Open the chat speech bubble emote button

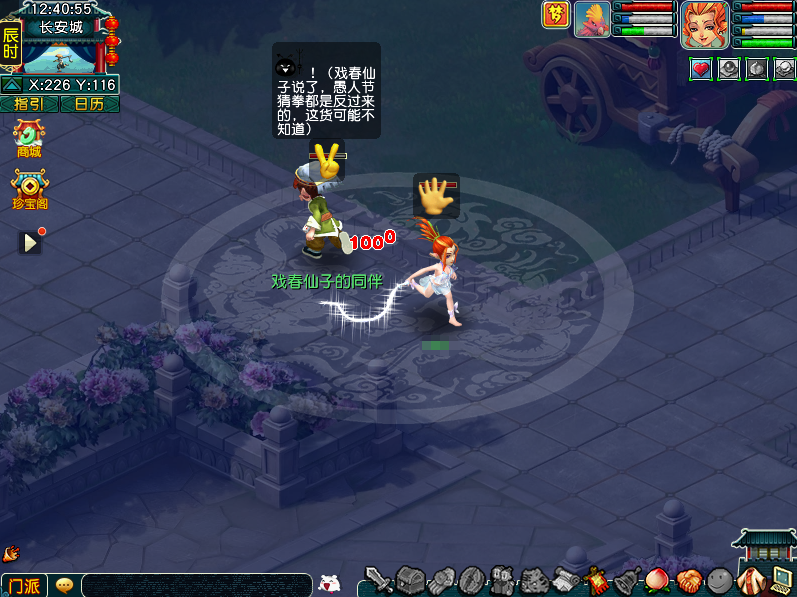click(64, 585)
